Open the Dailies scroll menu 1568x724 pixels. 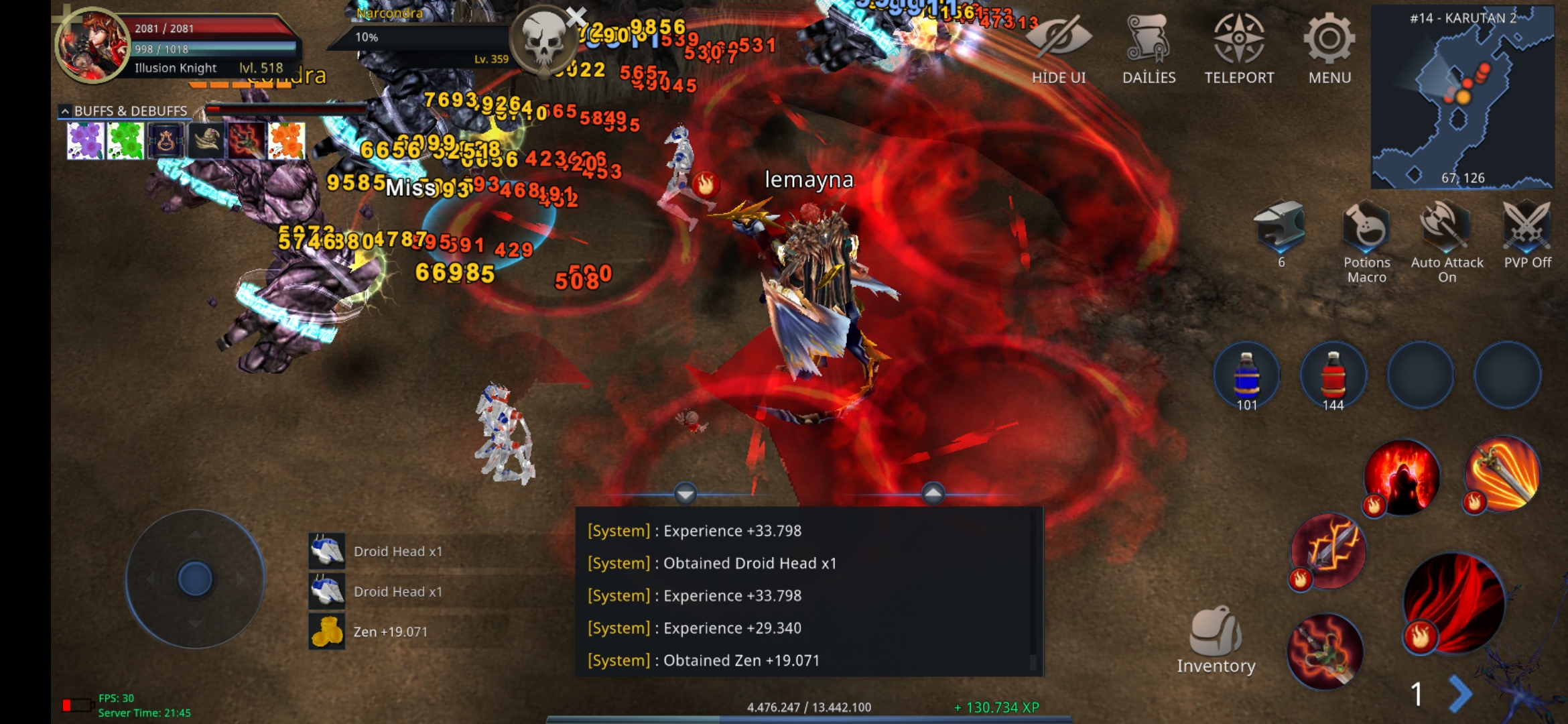[1149, 48]
